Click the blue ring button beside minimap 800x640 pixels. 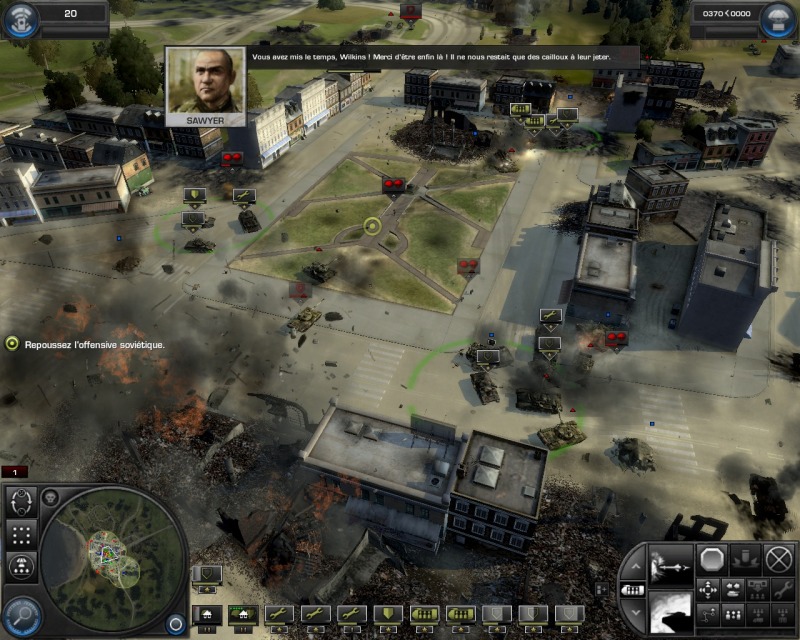pos(176,622)
